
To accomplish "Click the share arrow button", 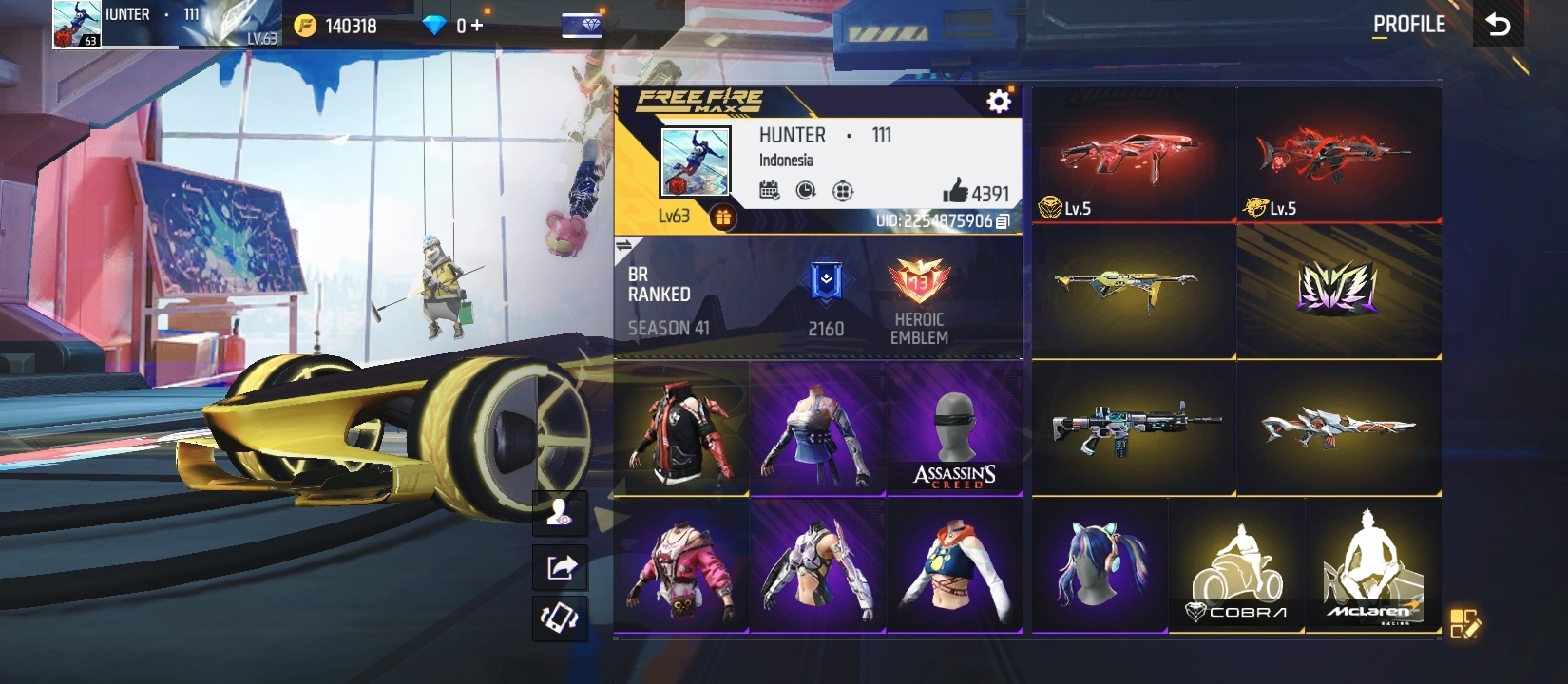I will 560,567.
